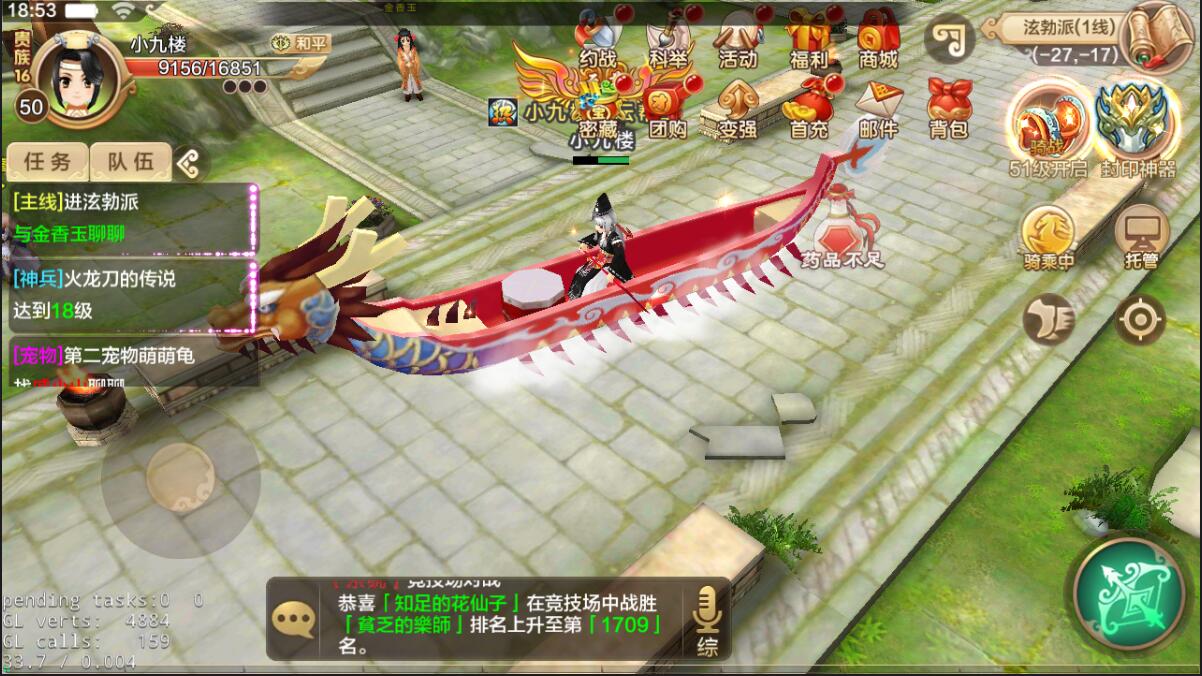Toggle the 托管 auto-play button
The image size is (1202, 676).
1141,238
